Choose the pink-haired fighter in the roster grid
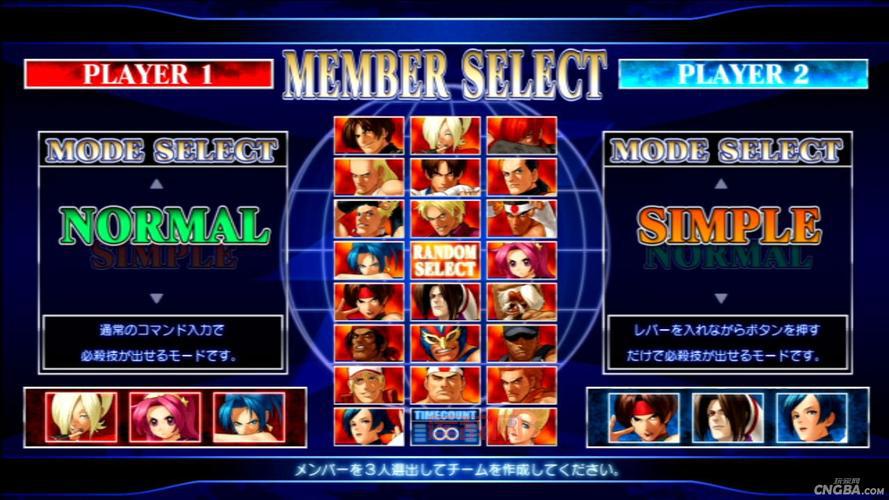The image size is (889, 500). click(521, 260)
